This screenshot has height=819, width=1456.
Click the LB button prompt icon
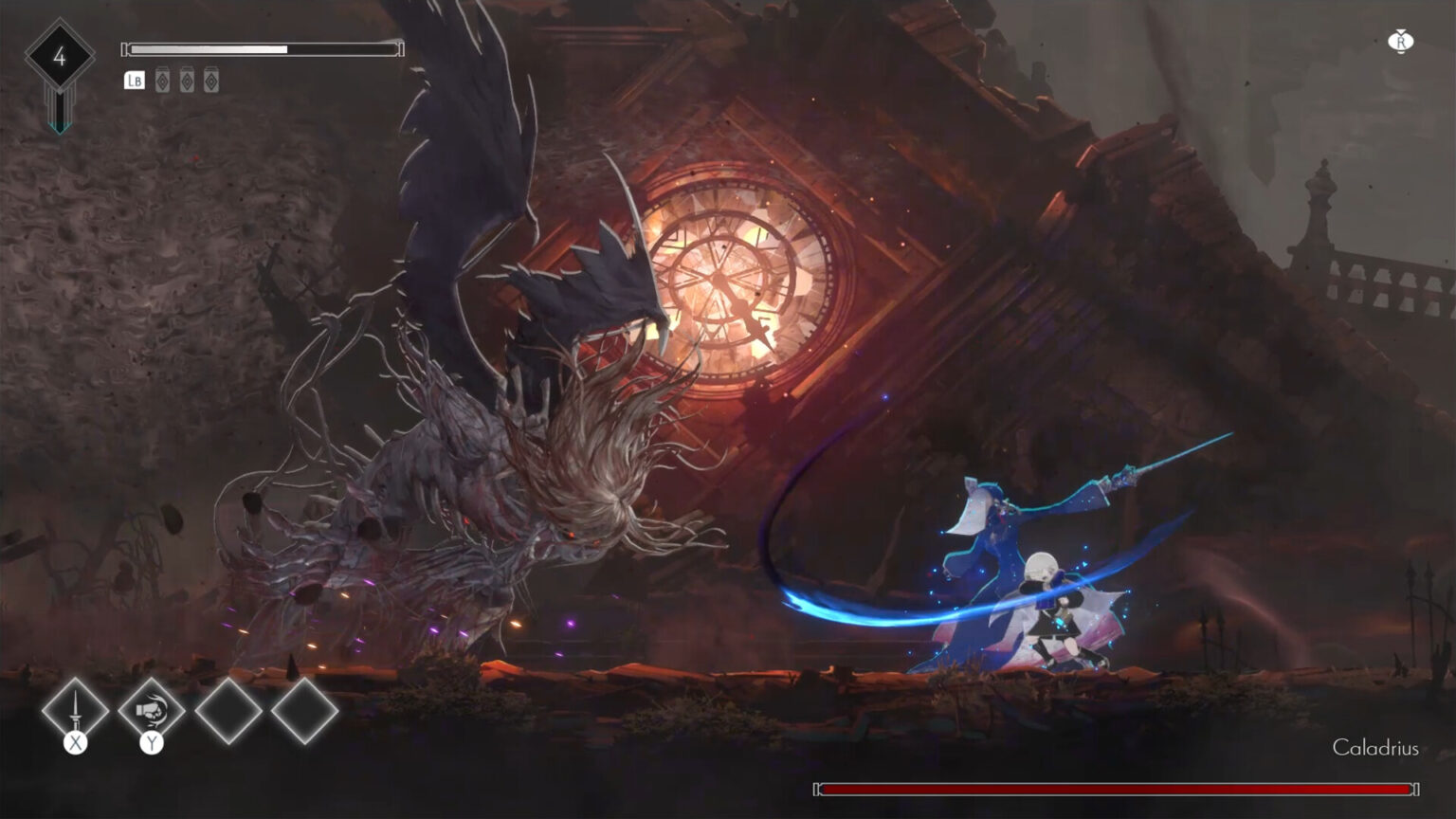pyautogui.click(x=134, y=81)
